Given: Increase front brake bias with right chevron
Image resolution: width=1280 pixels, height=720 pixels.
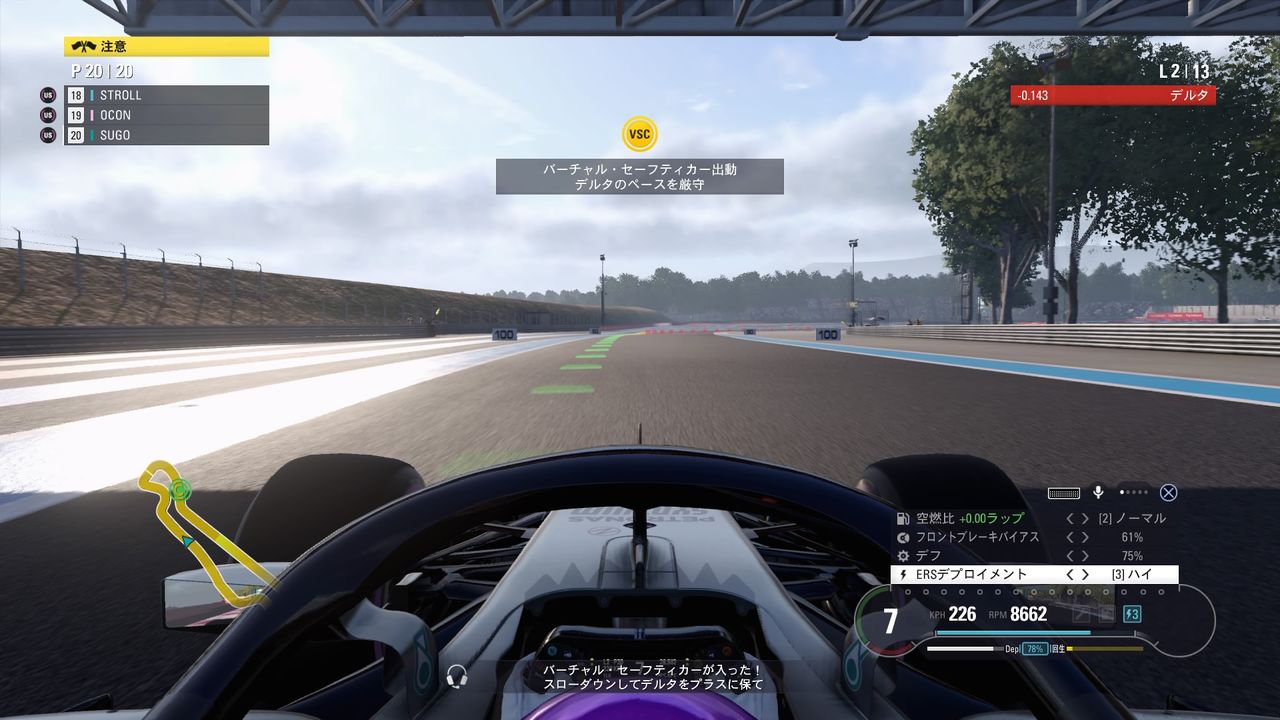Looking at the screenshot, I should (1086, 537).
